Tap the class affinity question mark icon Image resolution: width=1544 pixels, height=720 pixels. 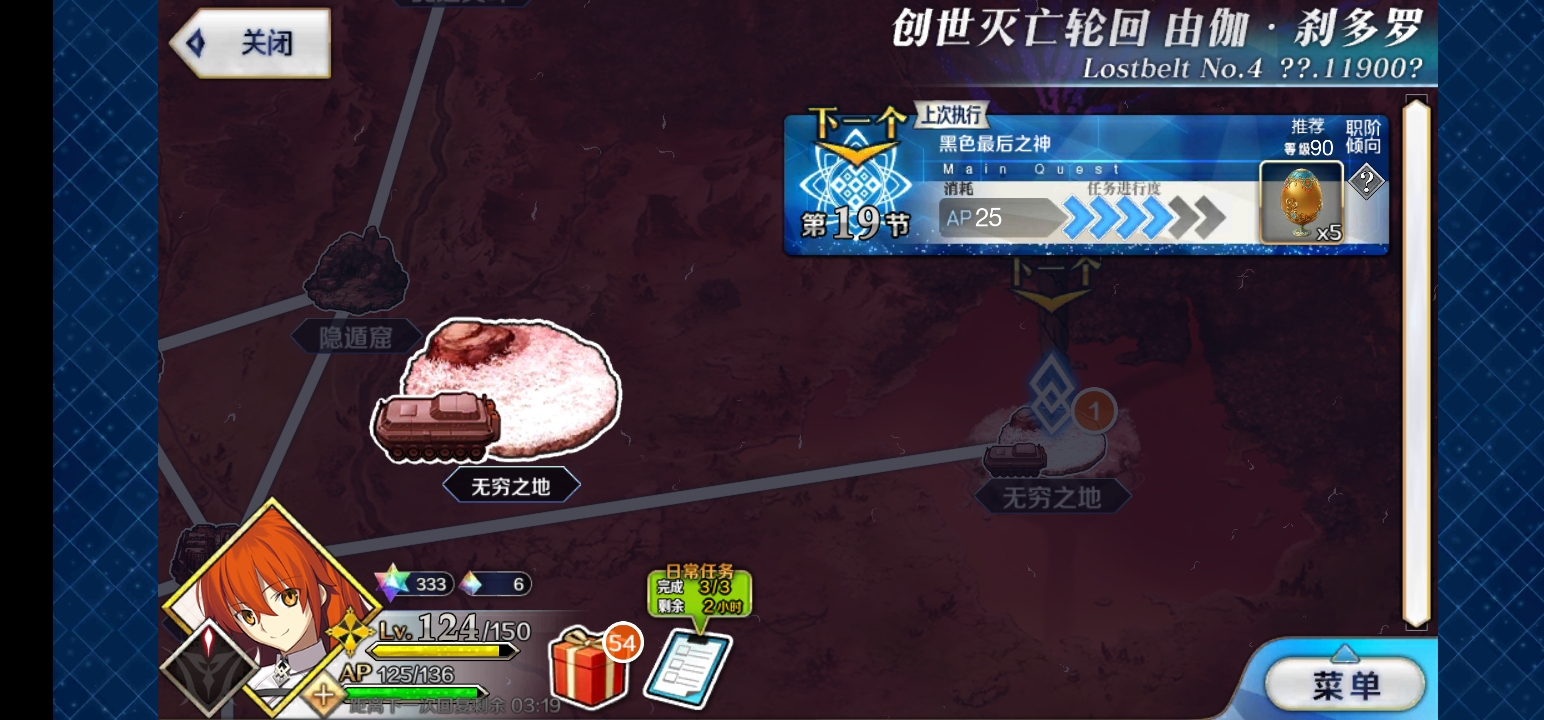[x=1368, y=183]
